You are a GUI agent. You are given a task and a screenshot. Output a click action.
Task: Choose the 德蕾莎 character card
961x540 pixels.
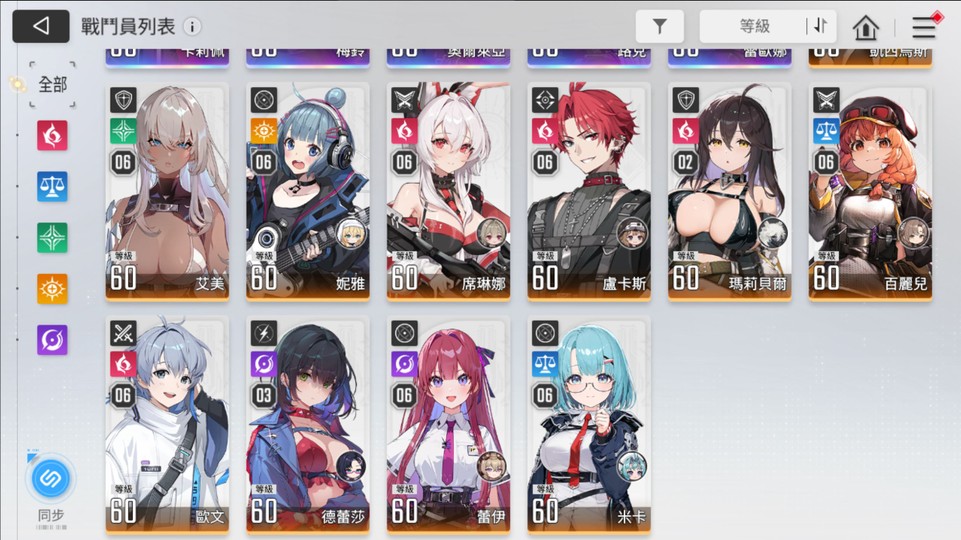(307, 423)
